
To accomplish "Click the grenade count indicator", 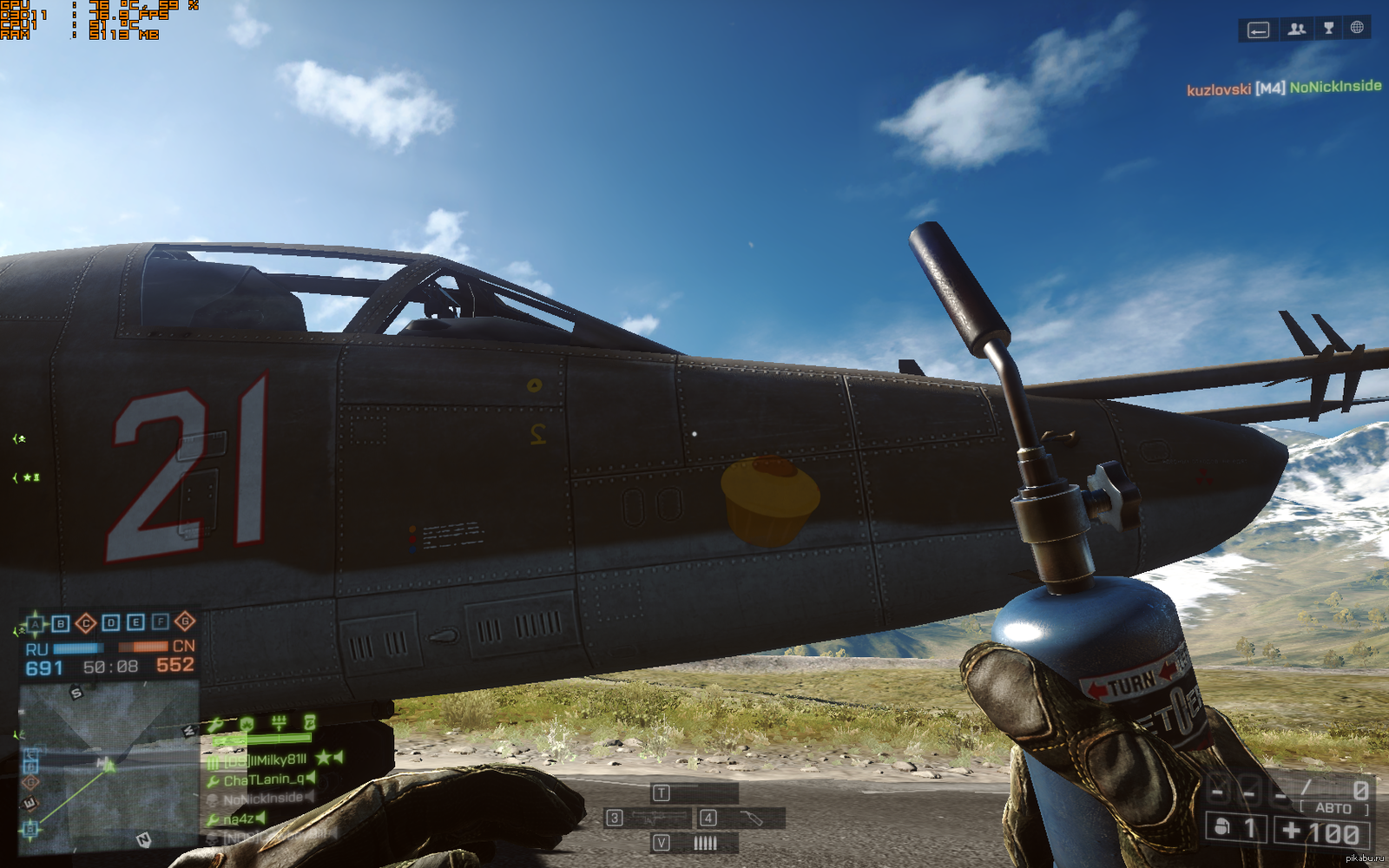I will click(x=1234, y=829).
